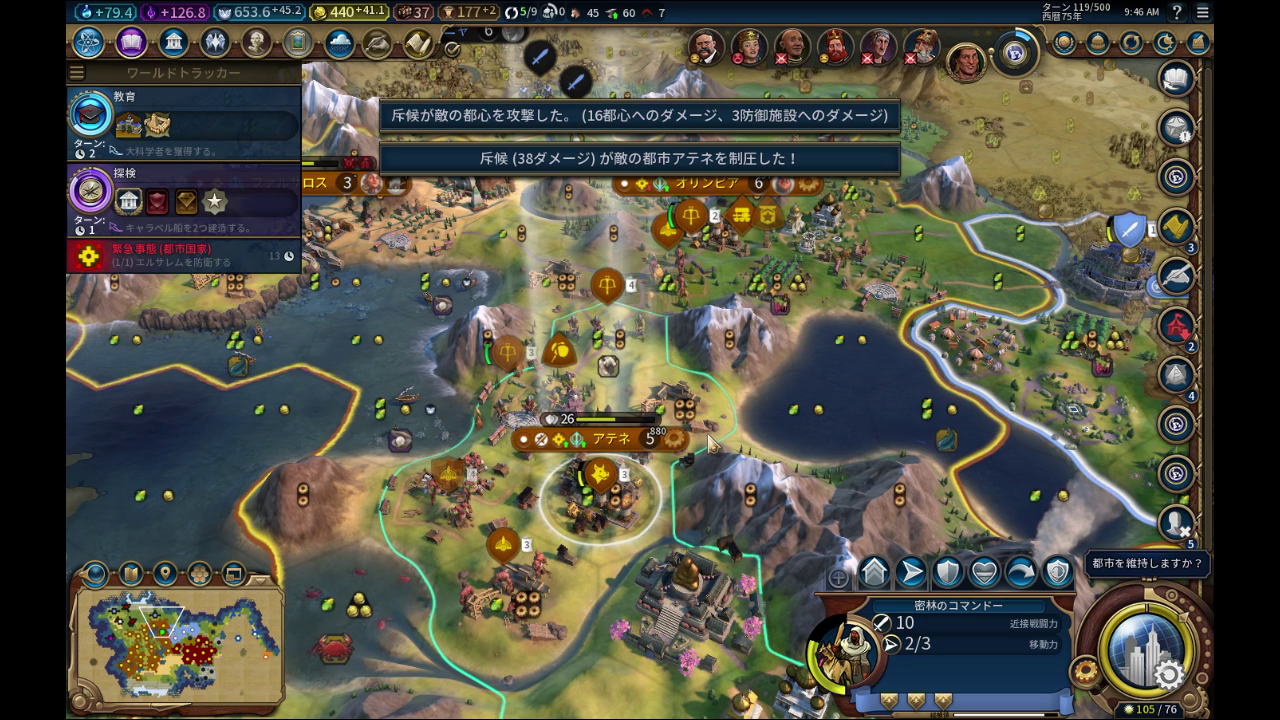Open the main game menu
This screenshot has width=1280, height=720.
1203,13
